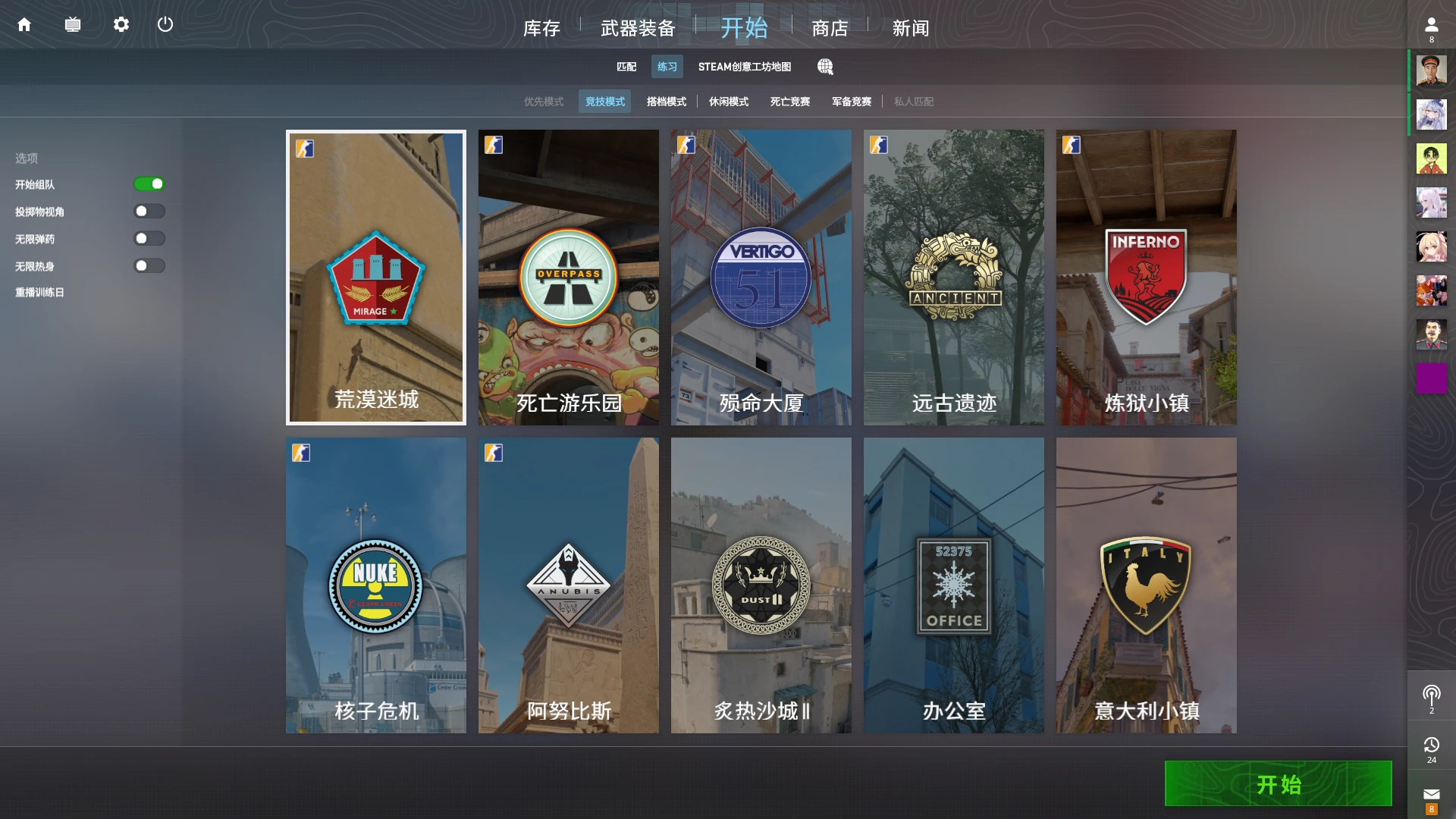The image size is (1456, 819).
Task: Click the power quit icon
Action: (x=166, y=24)
